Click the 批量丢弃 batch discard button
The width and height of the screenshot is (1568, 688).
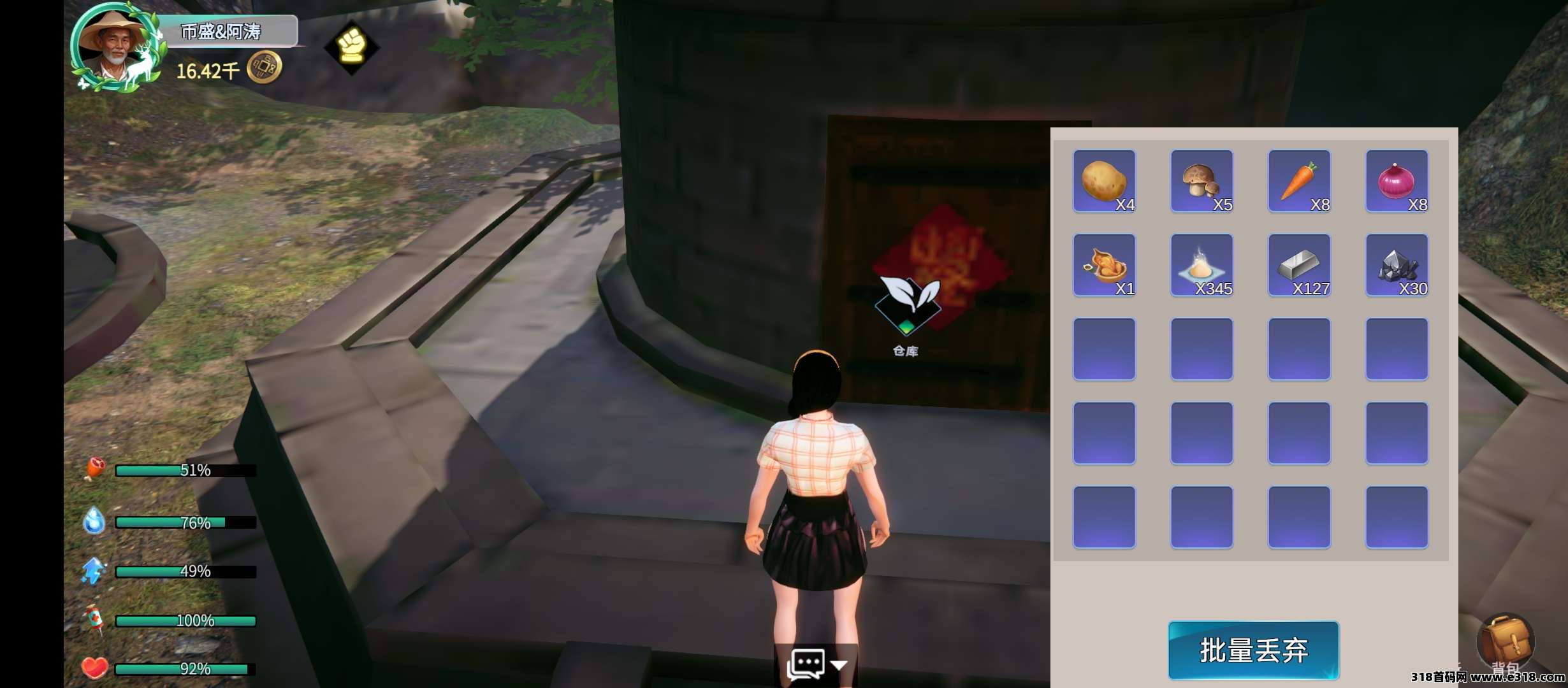tap(1253, 650)
